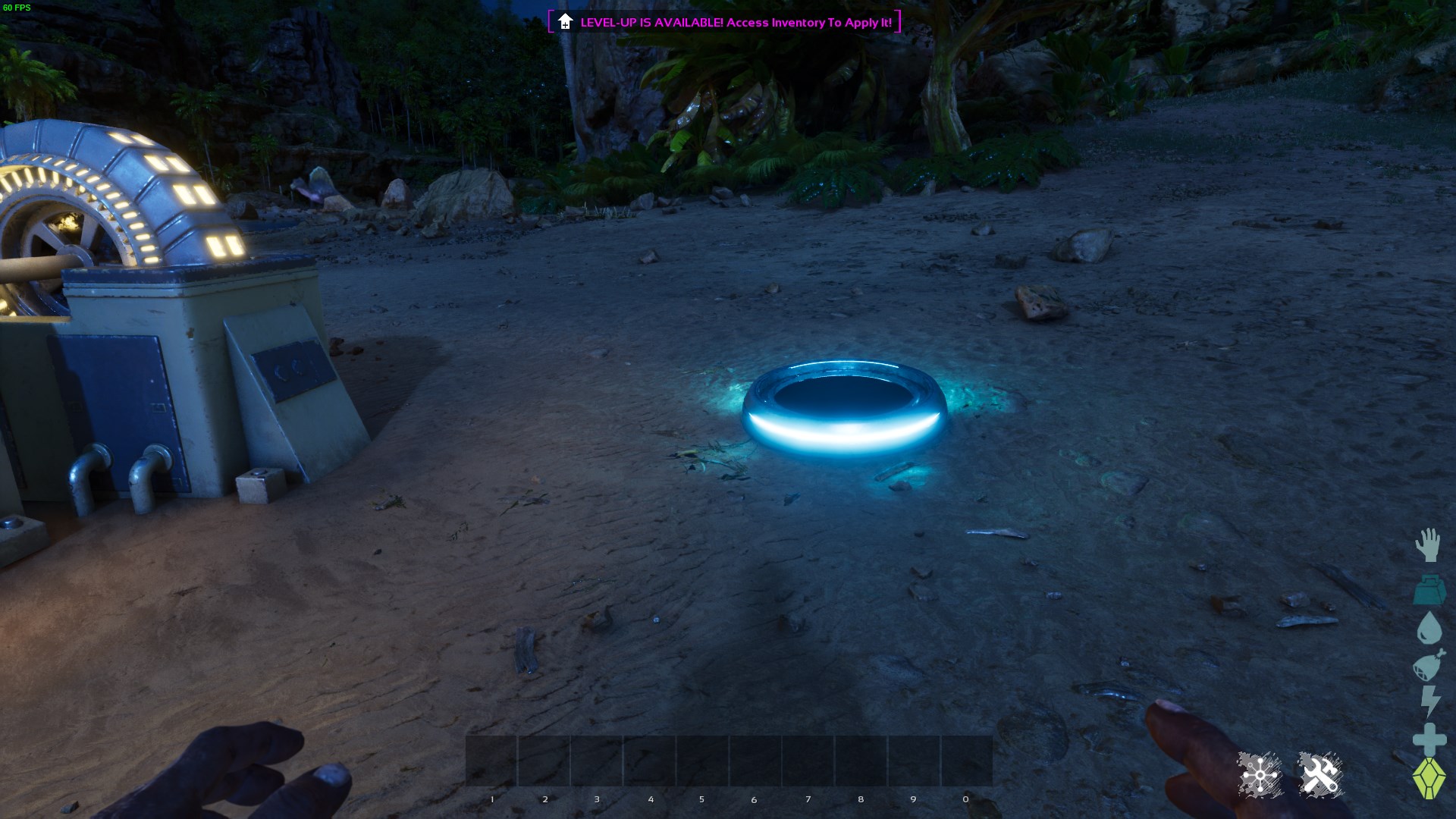The image size is (1456, 819).
Task: Click the weight toolbox status icon
Action: (x=1429, y=591)
